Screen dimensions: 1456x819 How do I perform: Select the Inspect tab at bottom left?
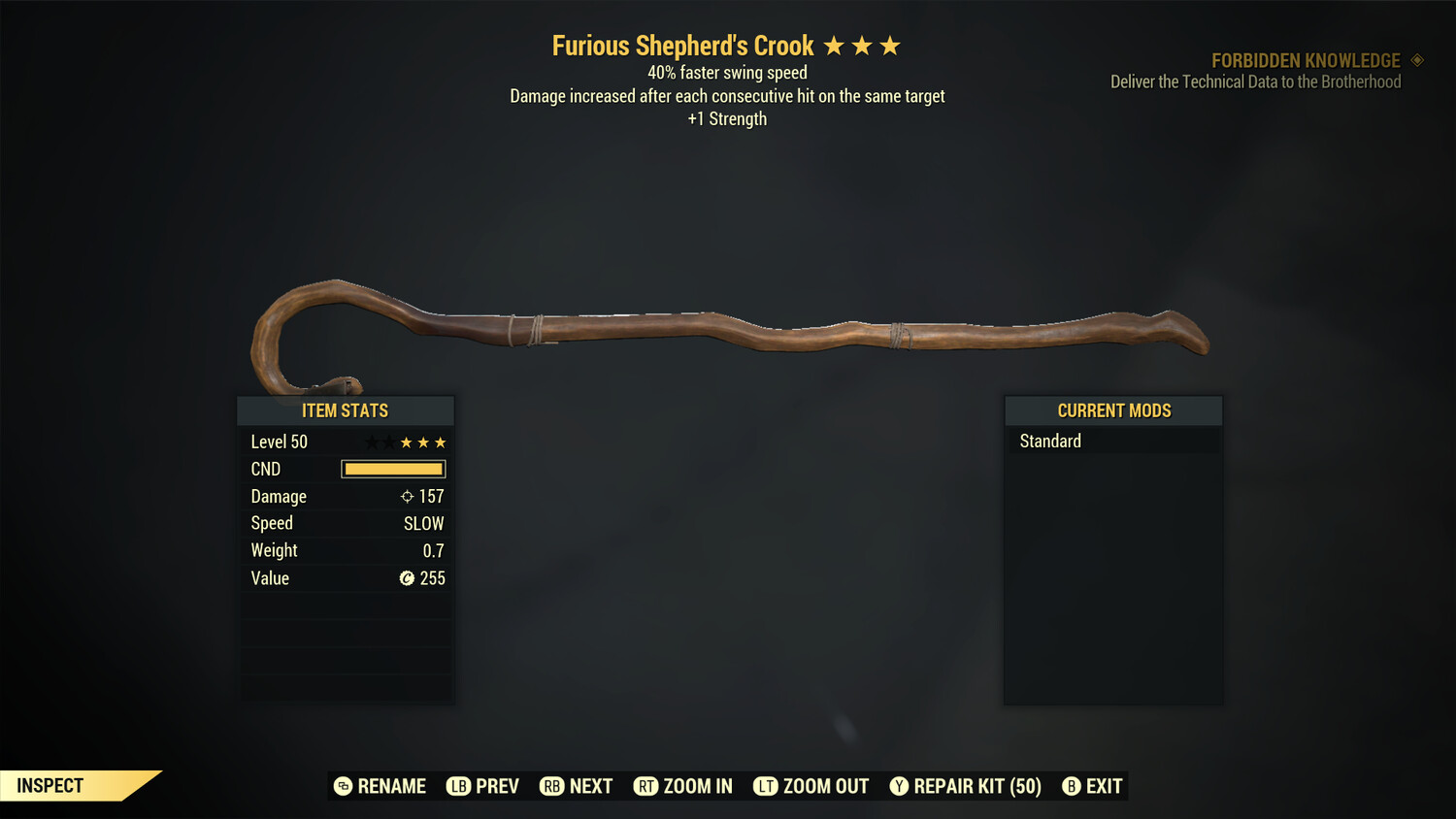click(x=49, y=785)
